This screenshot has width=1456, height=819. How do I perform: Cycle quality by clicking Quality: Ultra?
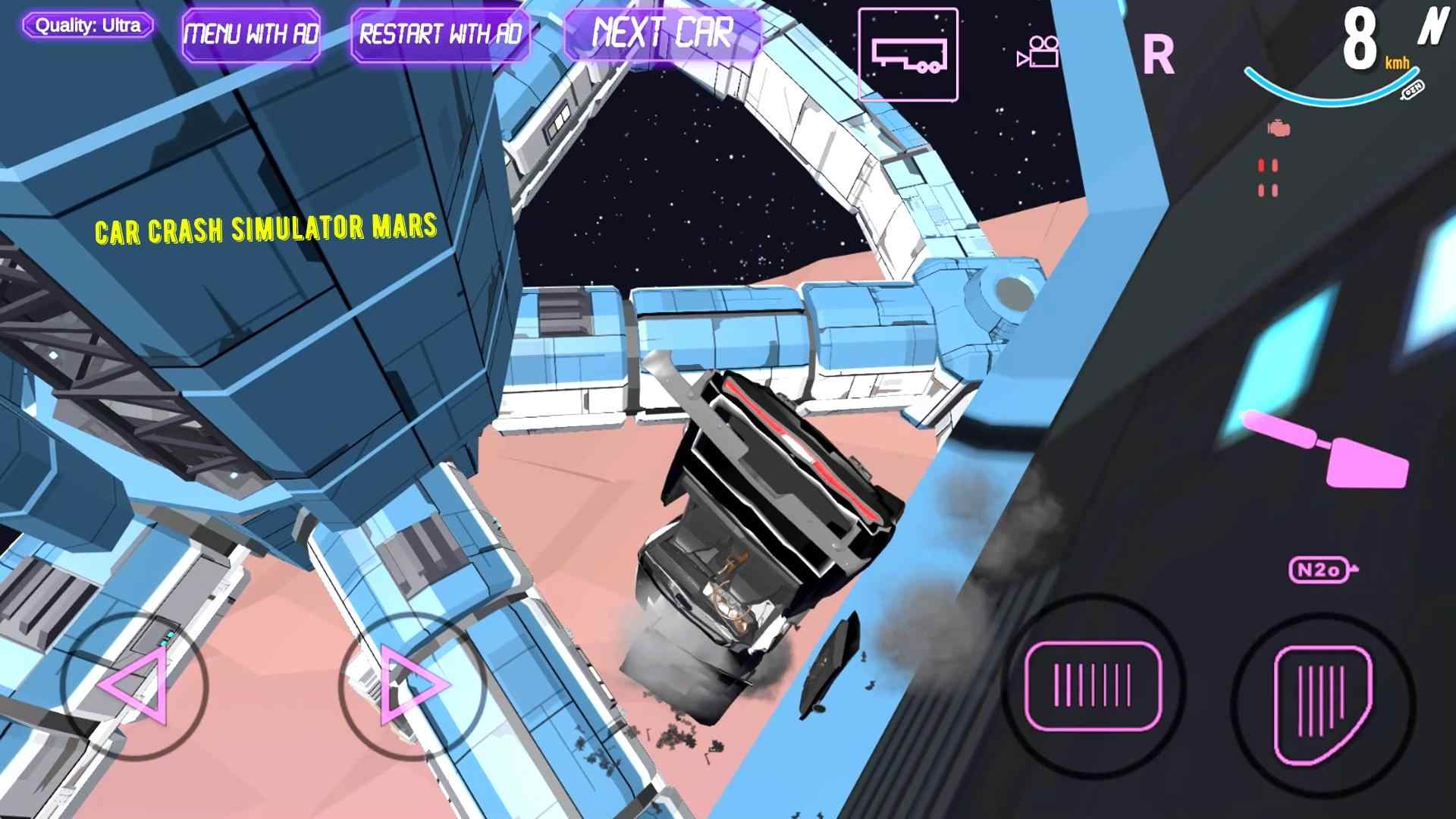(87, 24)
